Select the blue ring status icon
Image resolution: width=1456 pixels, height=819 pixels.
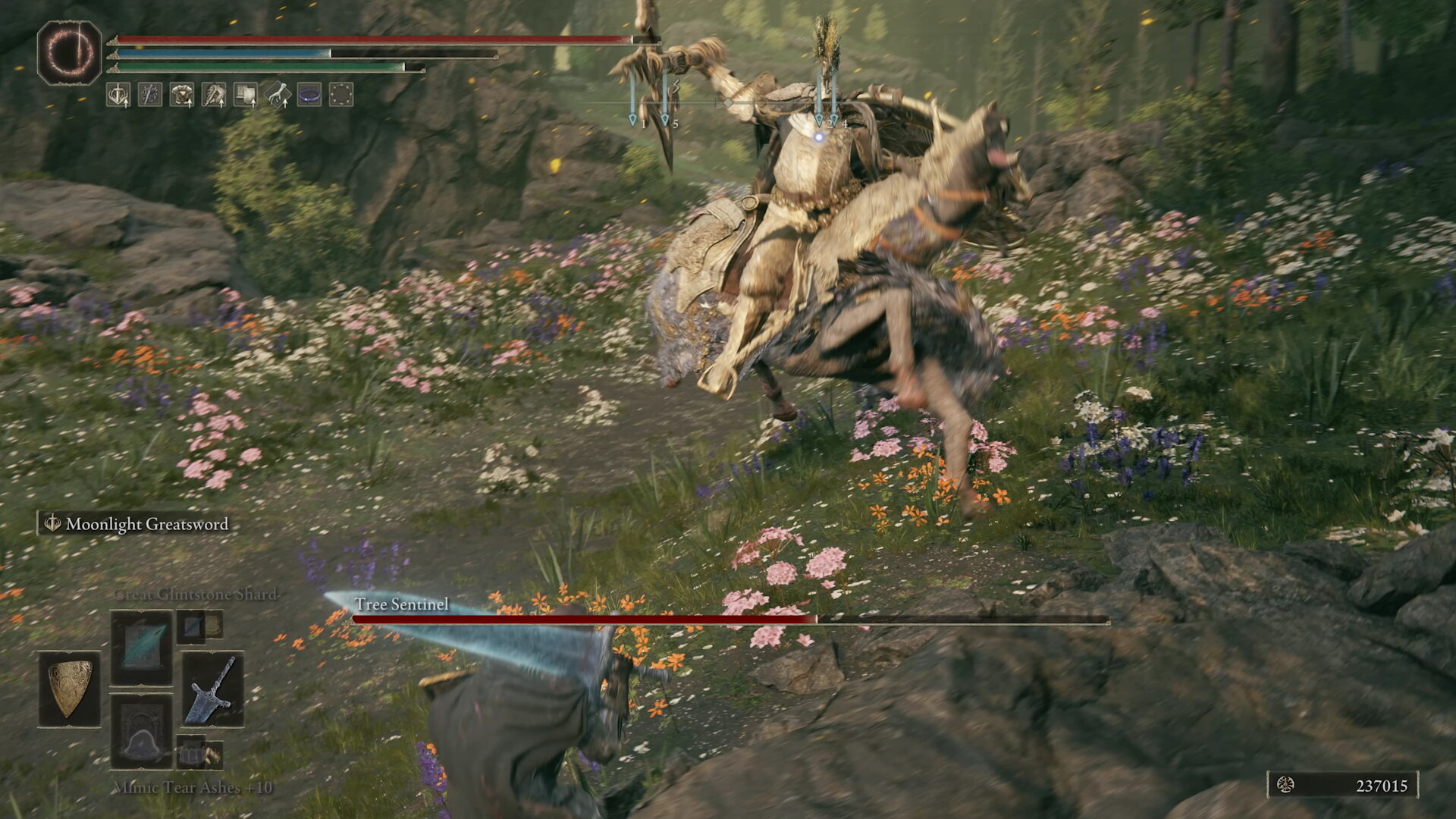(x=309, y=95)
